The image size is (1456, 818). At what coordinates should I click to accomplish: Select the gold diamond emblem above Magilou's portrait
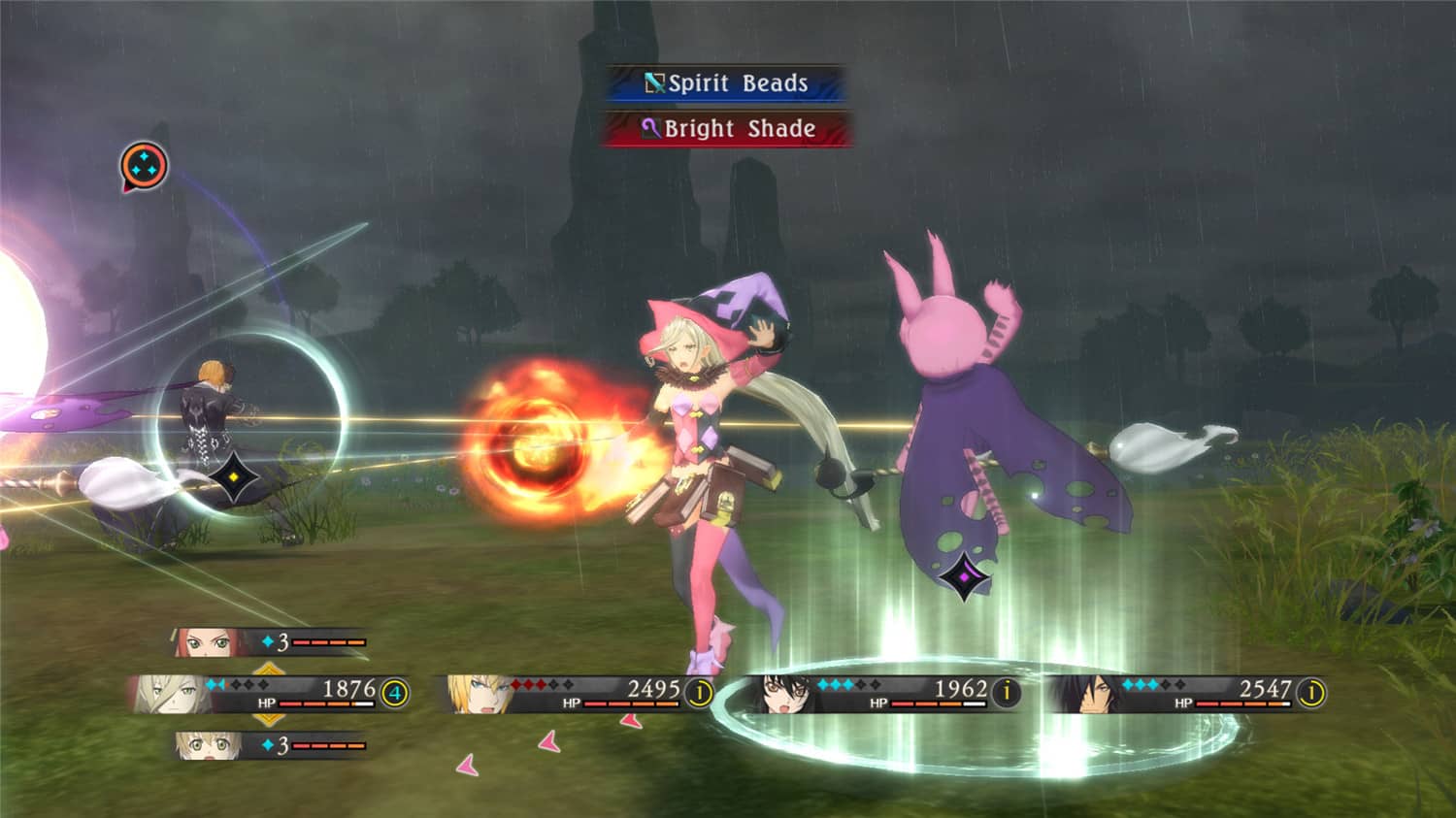tap(268, 668)
